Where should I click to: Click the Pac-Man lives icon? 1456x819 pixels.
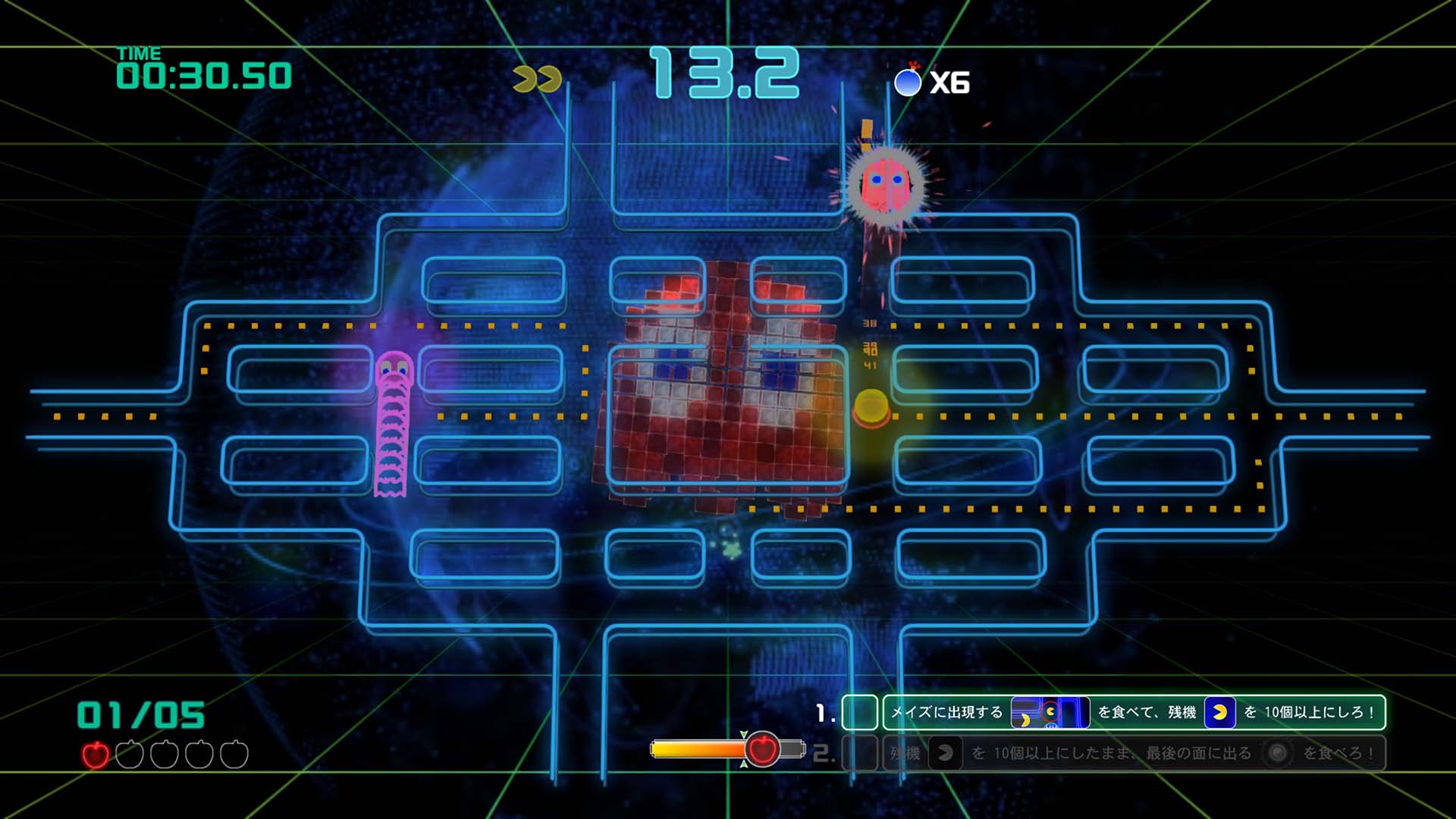[537, 80]
